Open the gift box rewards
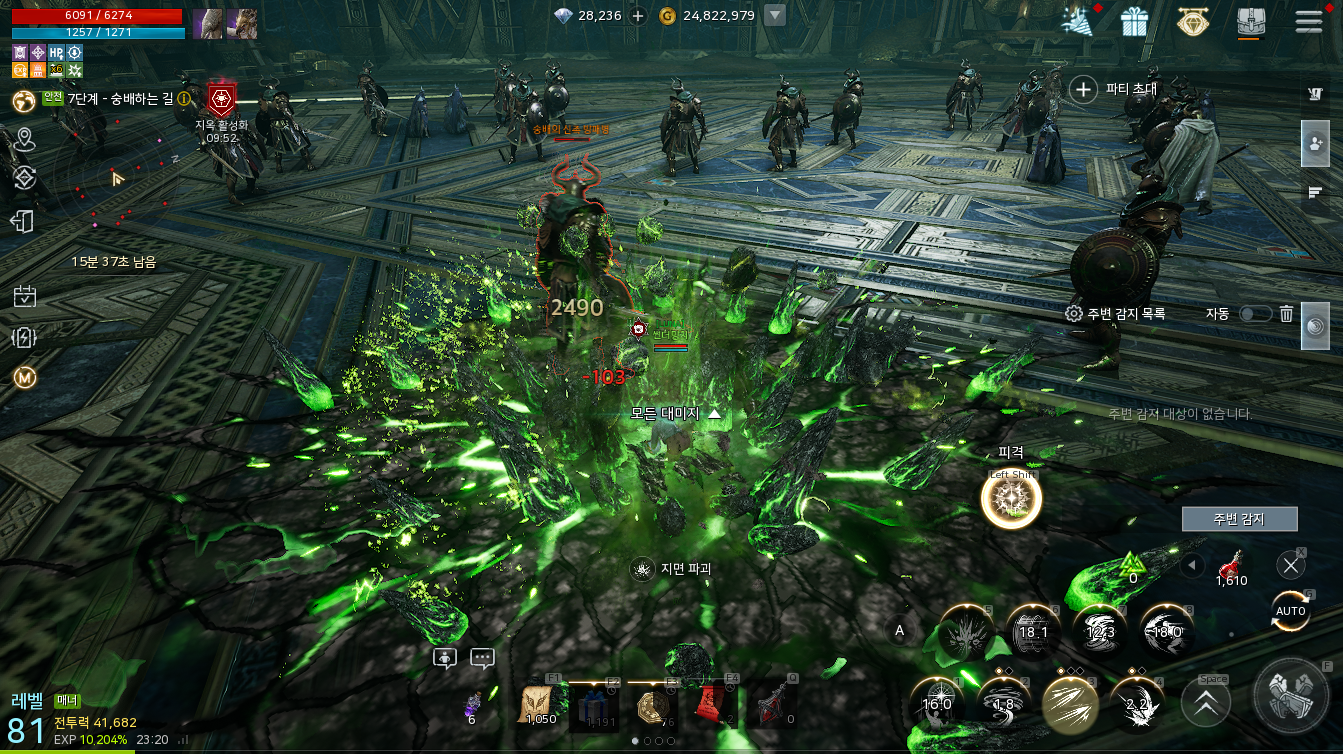The width and height of the screenshot is (1343, 754). click(x=1134, y=21)
